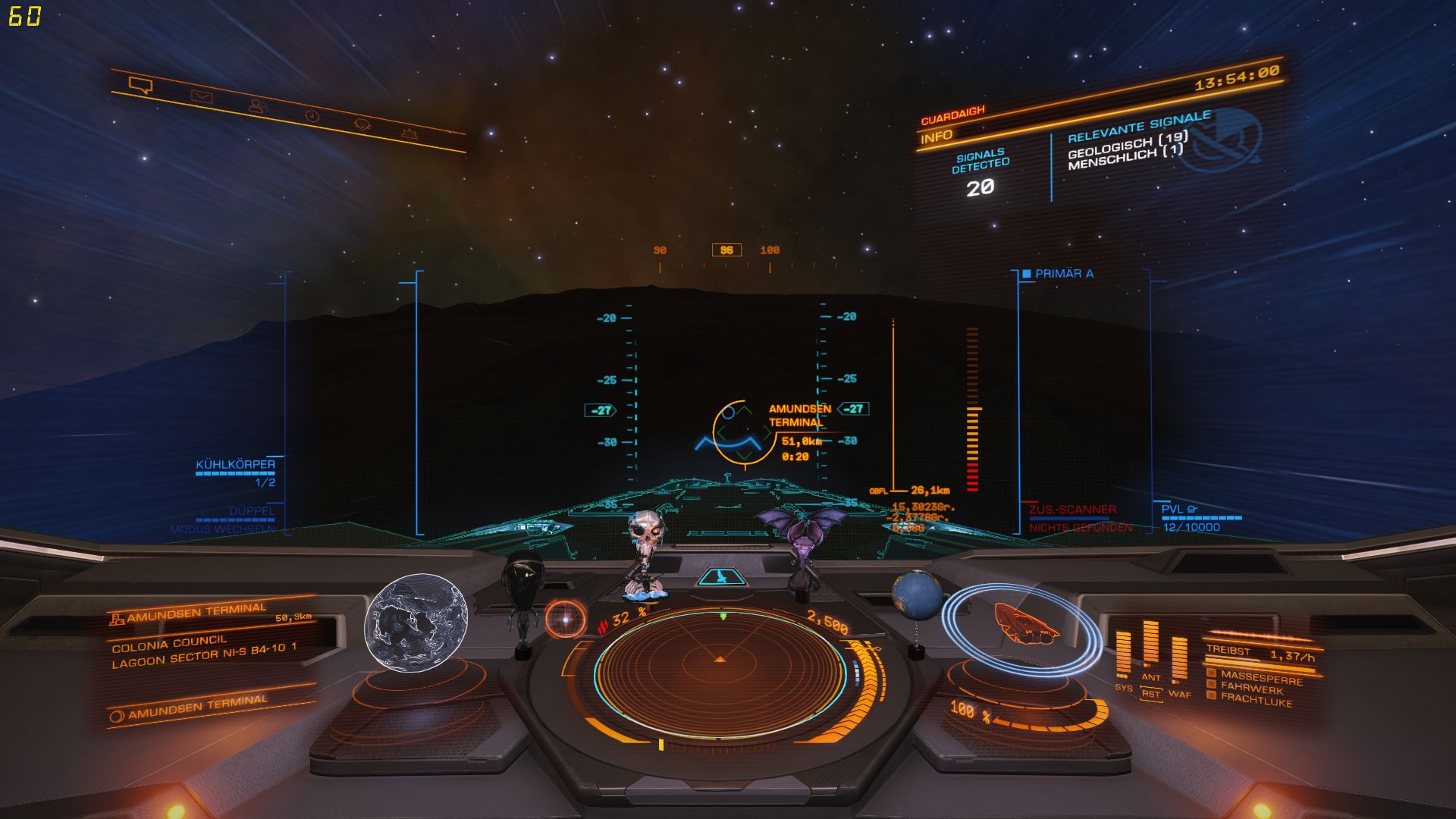This screenshot has width=1456, height=819.
Task: Select the RST power distributor reset
Action: click(1151, 693)
